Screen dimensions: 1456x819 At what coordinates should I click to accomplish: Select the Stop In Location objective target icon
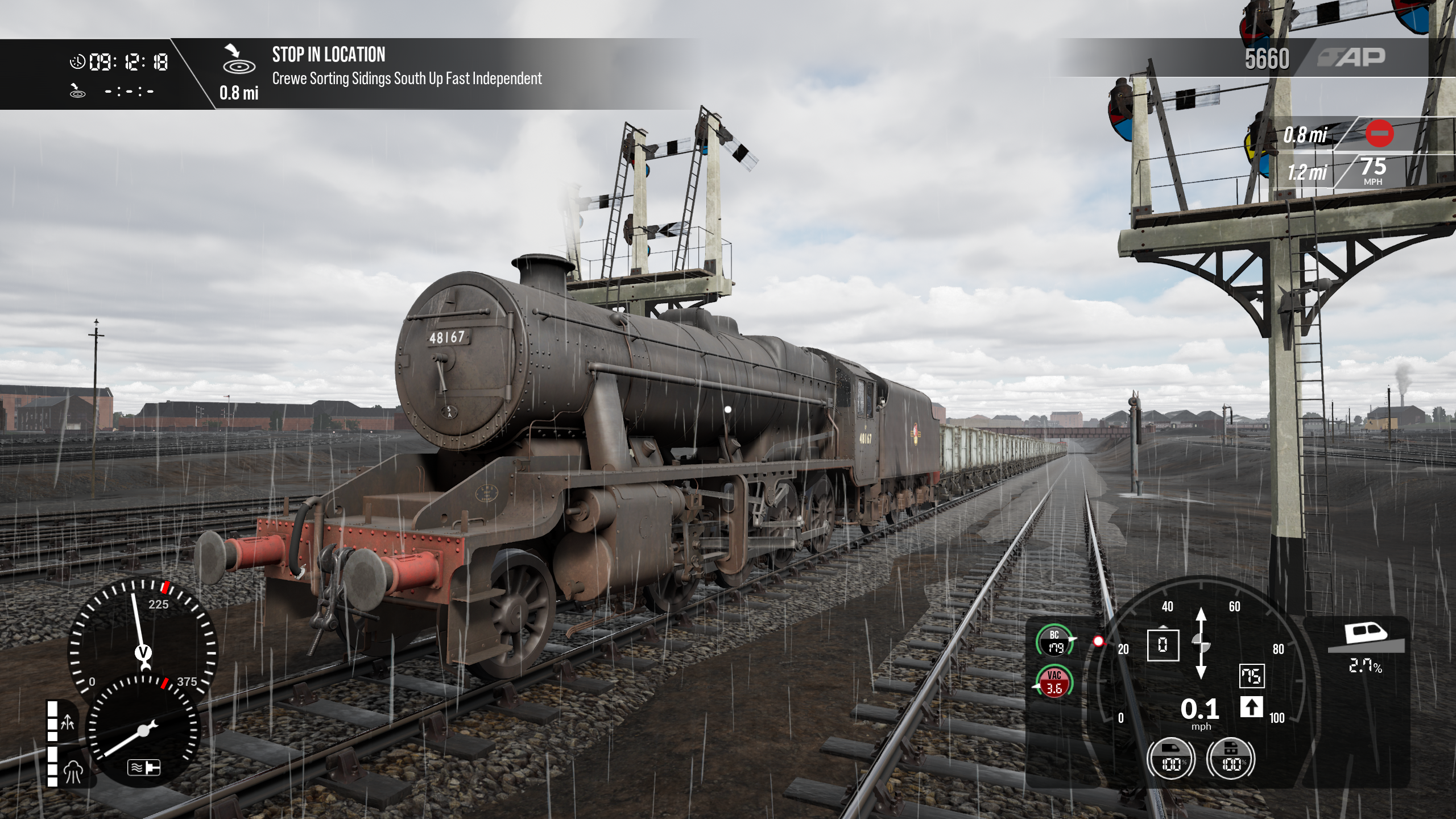[239, 60]
